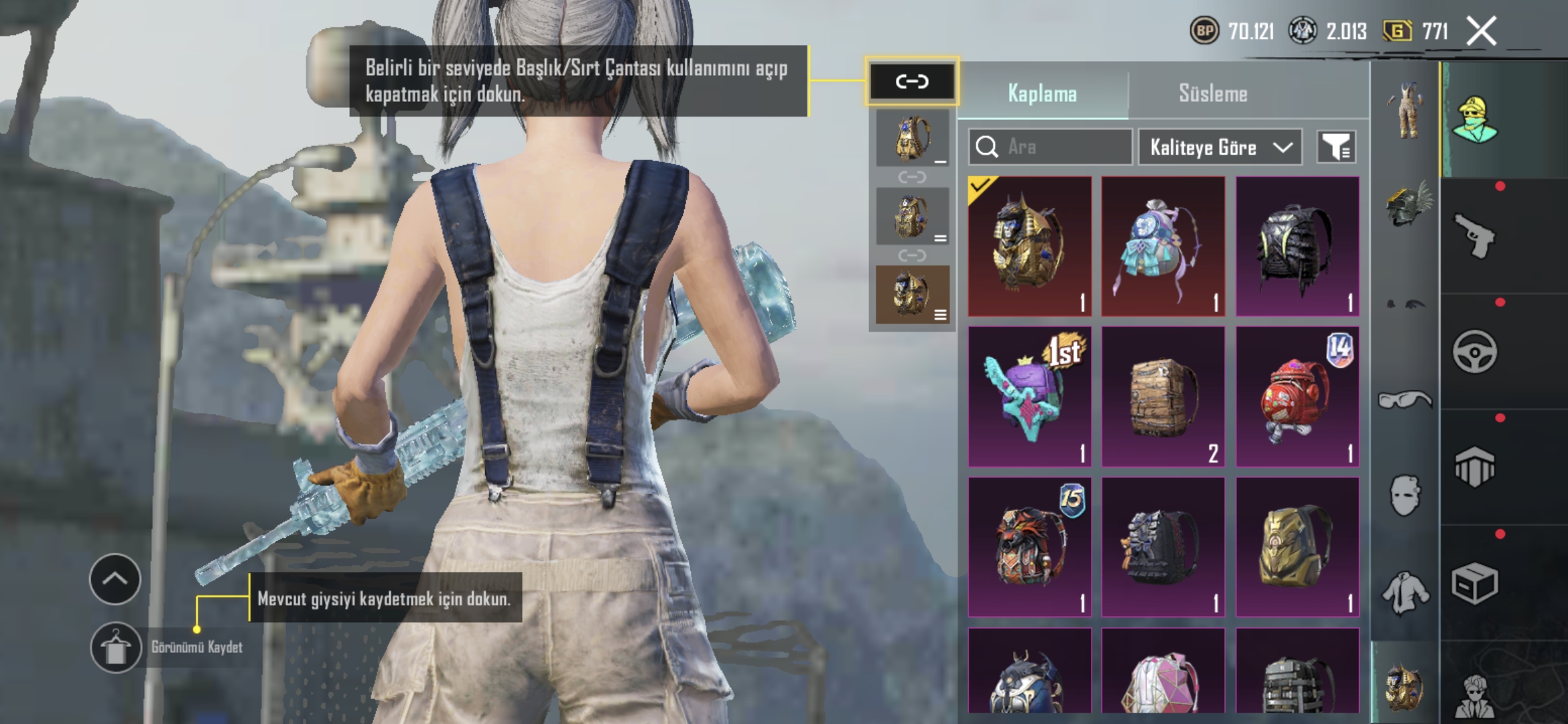This screenshot has height=724, width=1568.
Task: Select the wooden crate backpack
Action: (x=1163, y=397)
